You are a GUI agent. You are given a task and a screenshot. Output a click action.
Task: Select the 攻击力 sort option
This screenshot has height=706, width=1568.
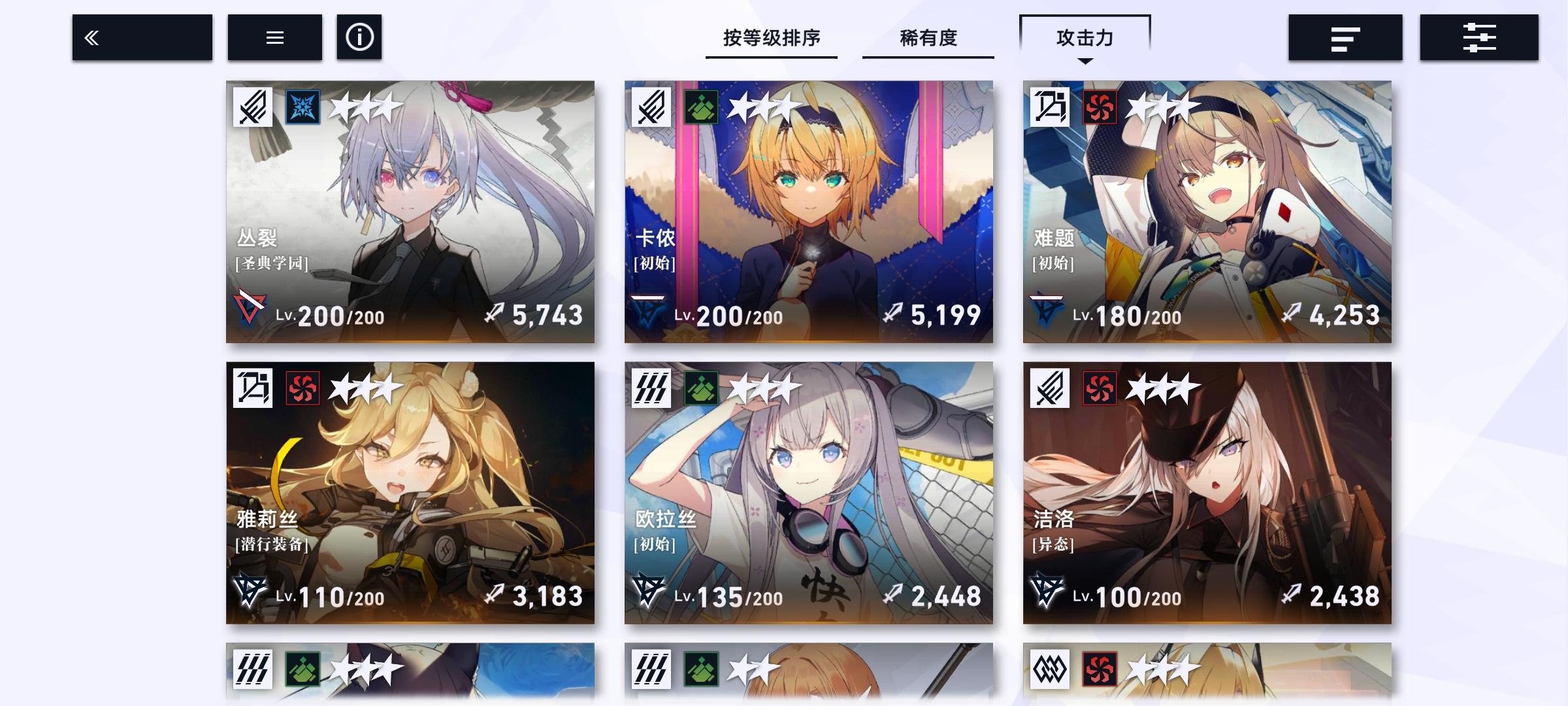pos(1084,39)
